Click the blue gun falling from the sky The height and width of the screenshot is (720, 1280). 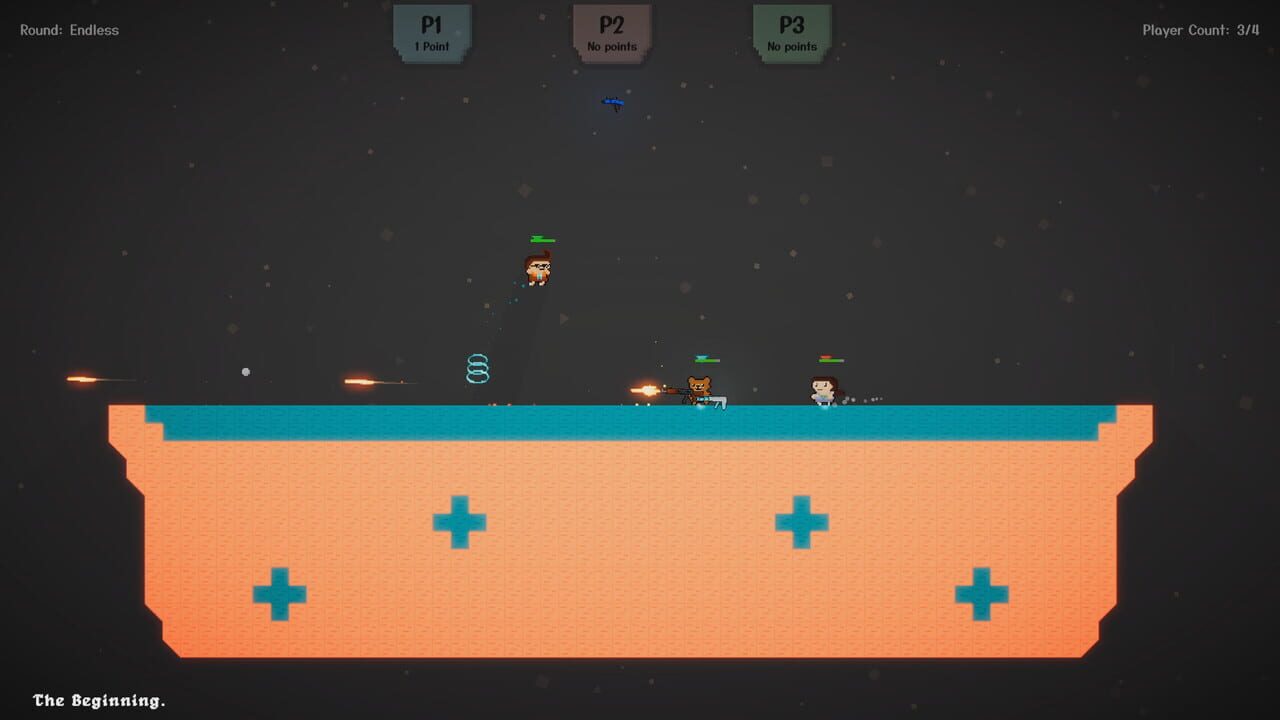coord(613,101)
